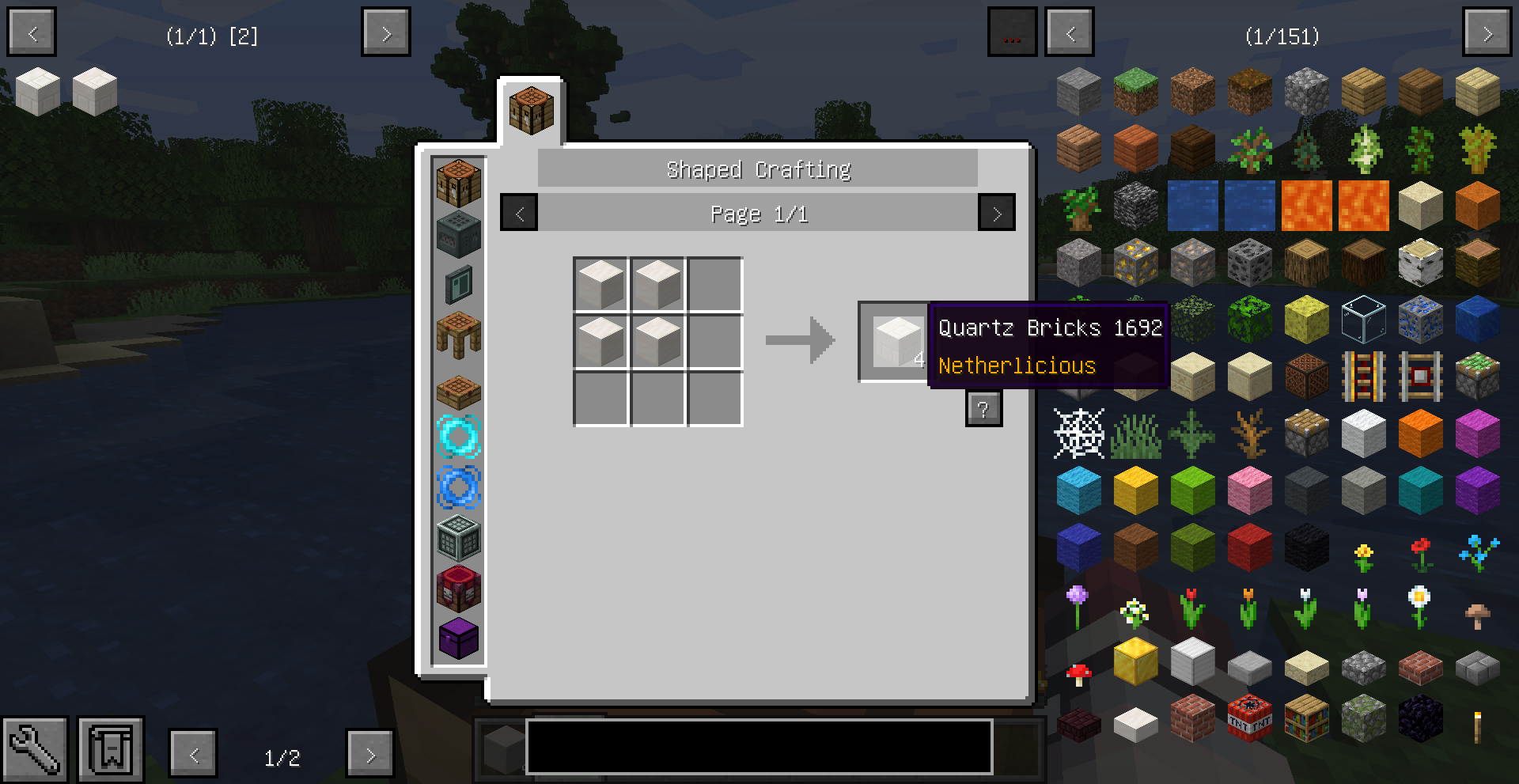This screenshot has width=1519, height=784.
Task: Click the previous arrow on Page 1/1 bar
Action: 518,212
